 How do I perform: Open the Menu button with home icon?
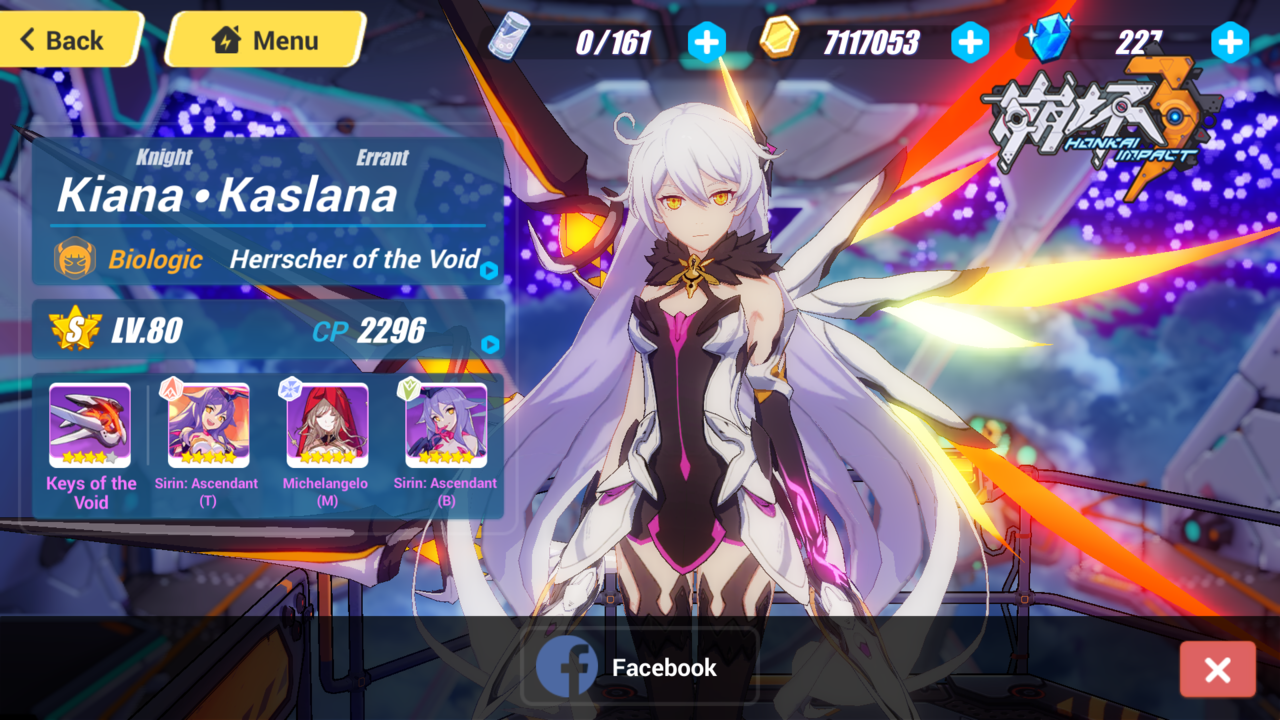coord(266,40)
